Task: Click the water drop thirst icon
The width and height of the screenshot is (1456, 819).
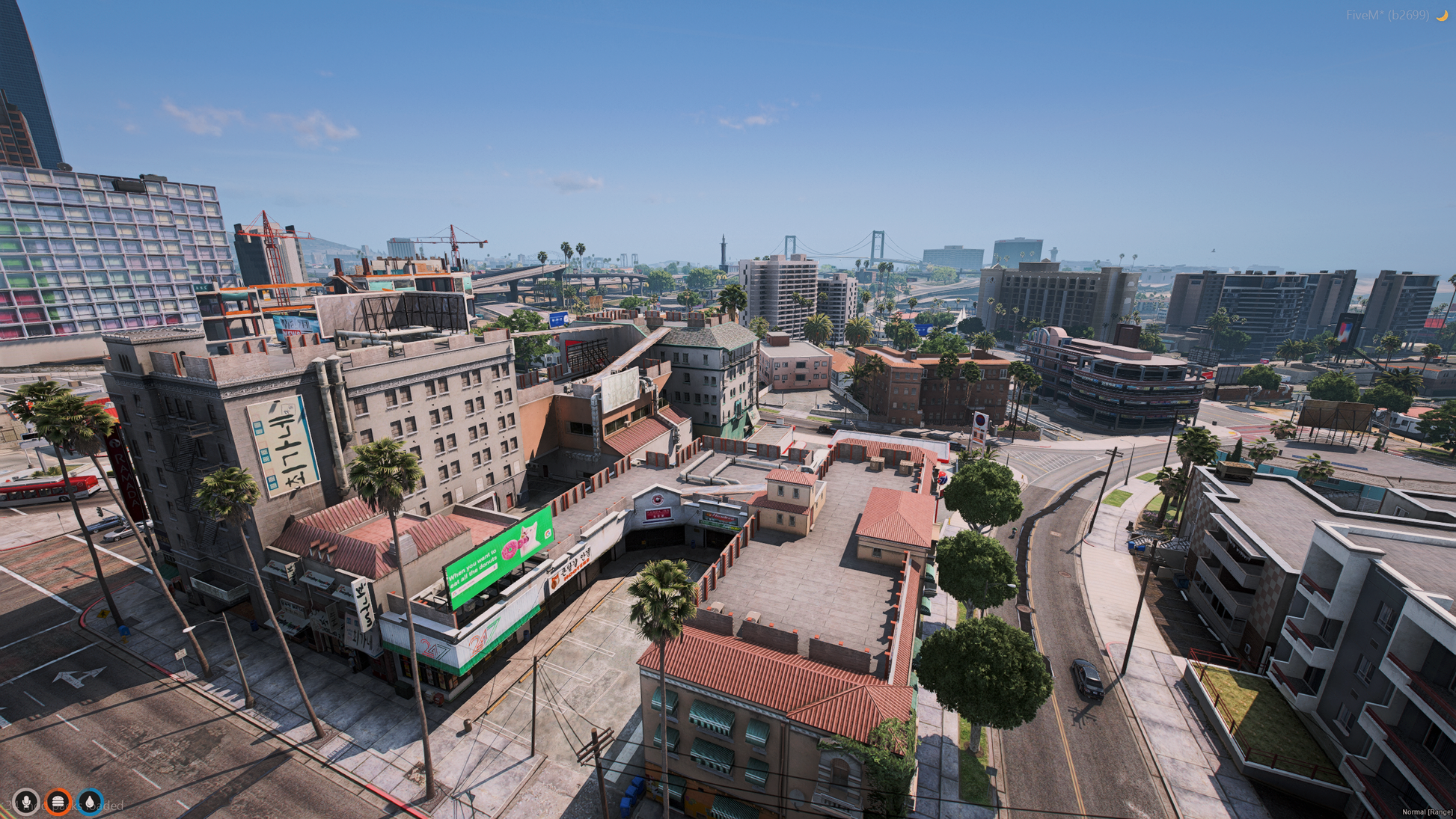Action: 91,802
